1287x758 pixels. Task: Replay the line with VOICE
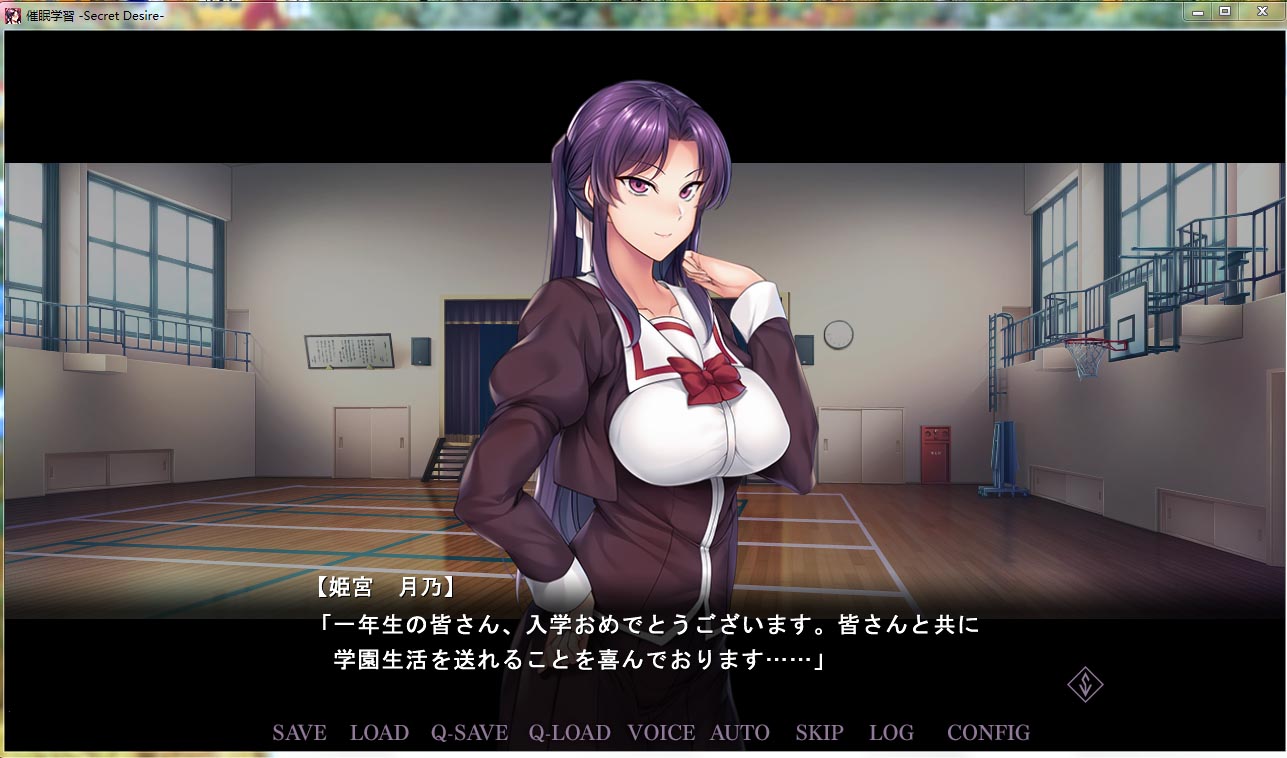click(x=661, y=733)
